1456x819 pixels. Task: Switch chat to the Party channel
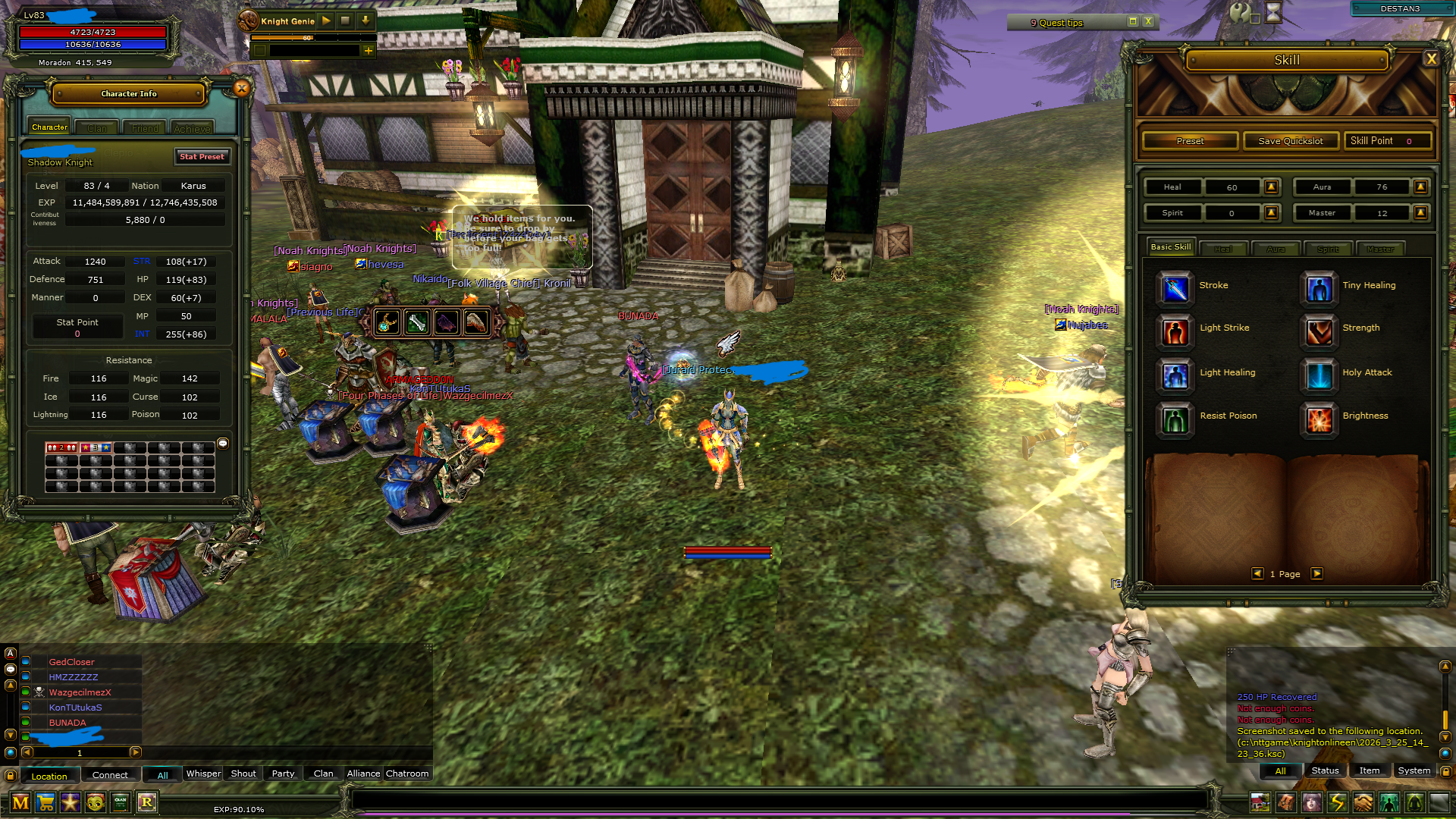[x=283, y=773]
